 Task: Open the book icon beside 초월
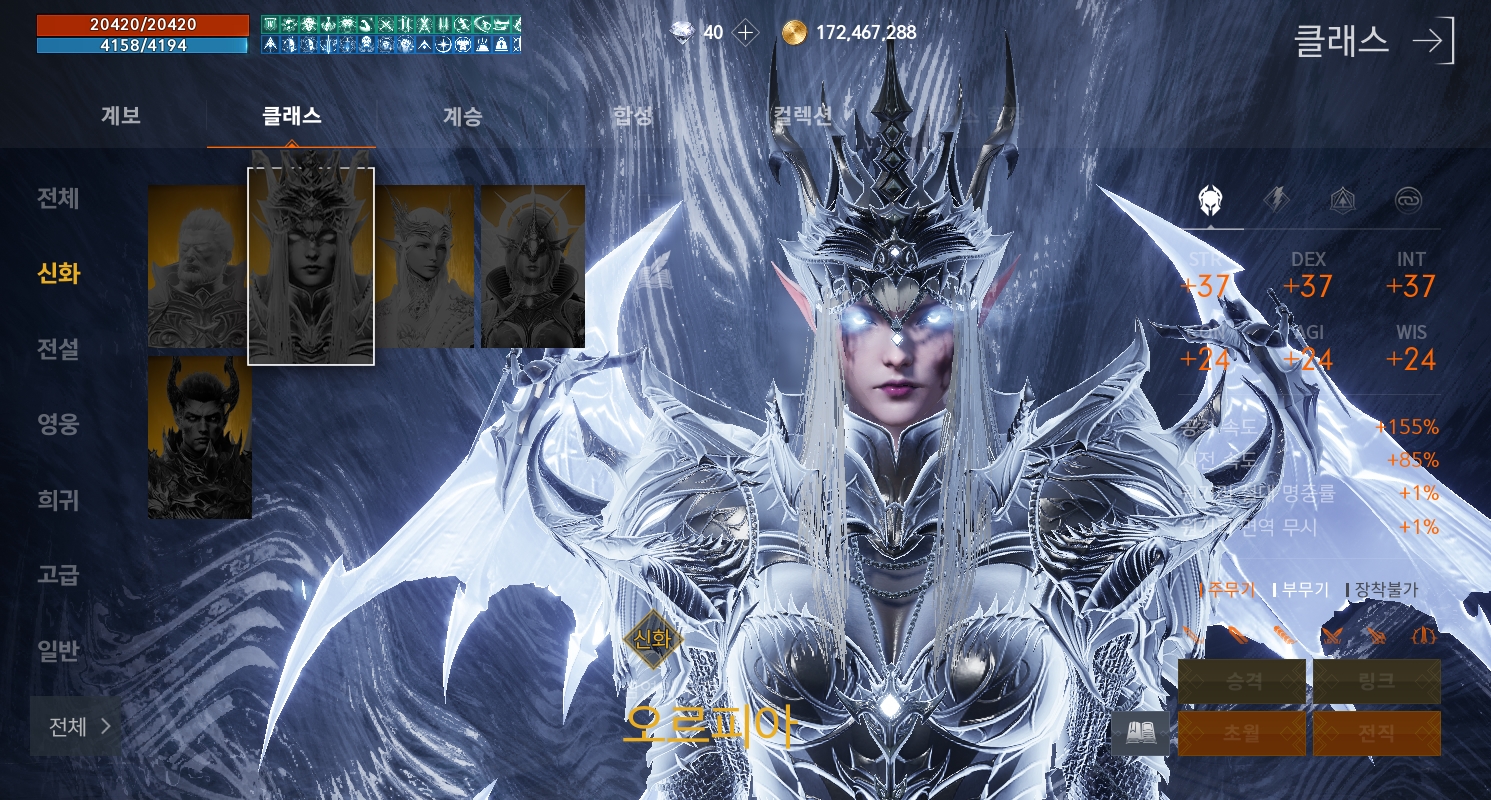(x=1140, y=734)
